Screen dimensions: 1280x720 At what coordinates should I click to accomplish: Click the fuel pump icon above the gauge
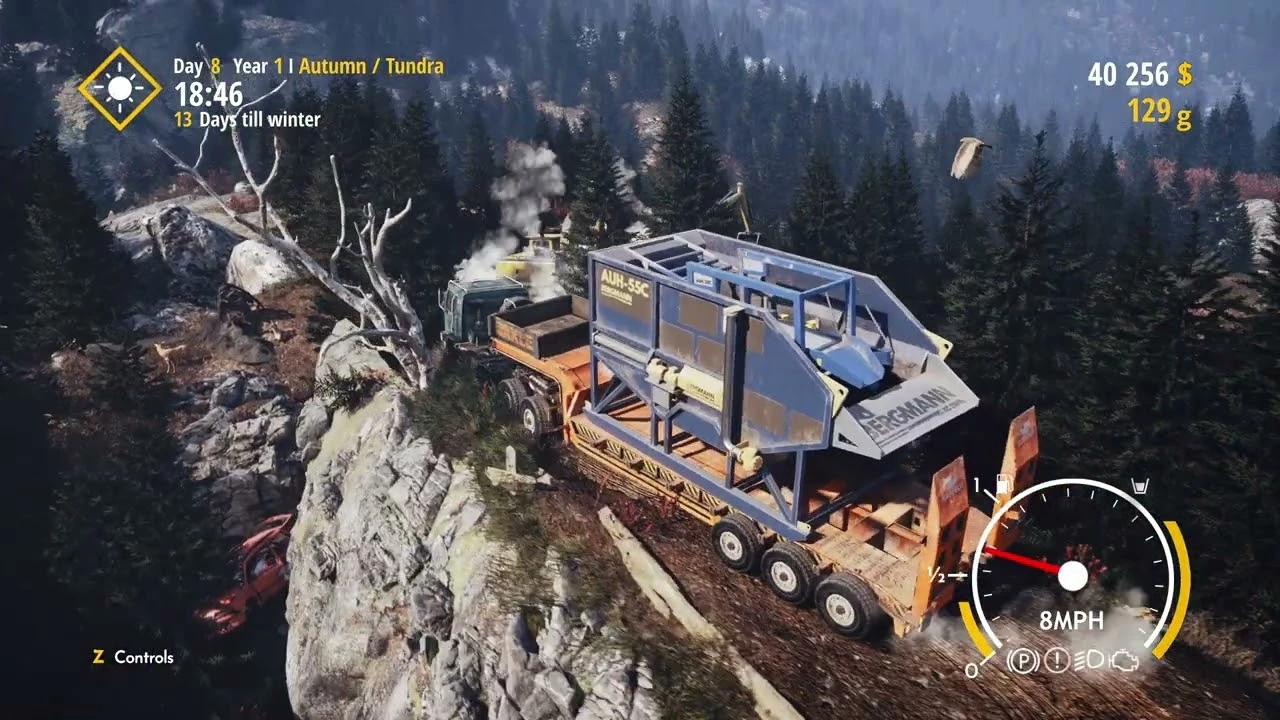[1004, 483]
